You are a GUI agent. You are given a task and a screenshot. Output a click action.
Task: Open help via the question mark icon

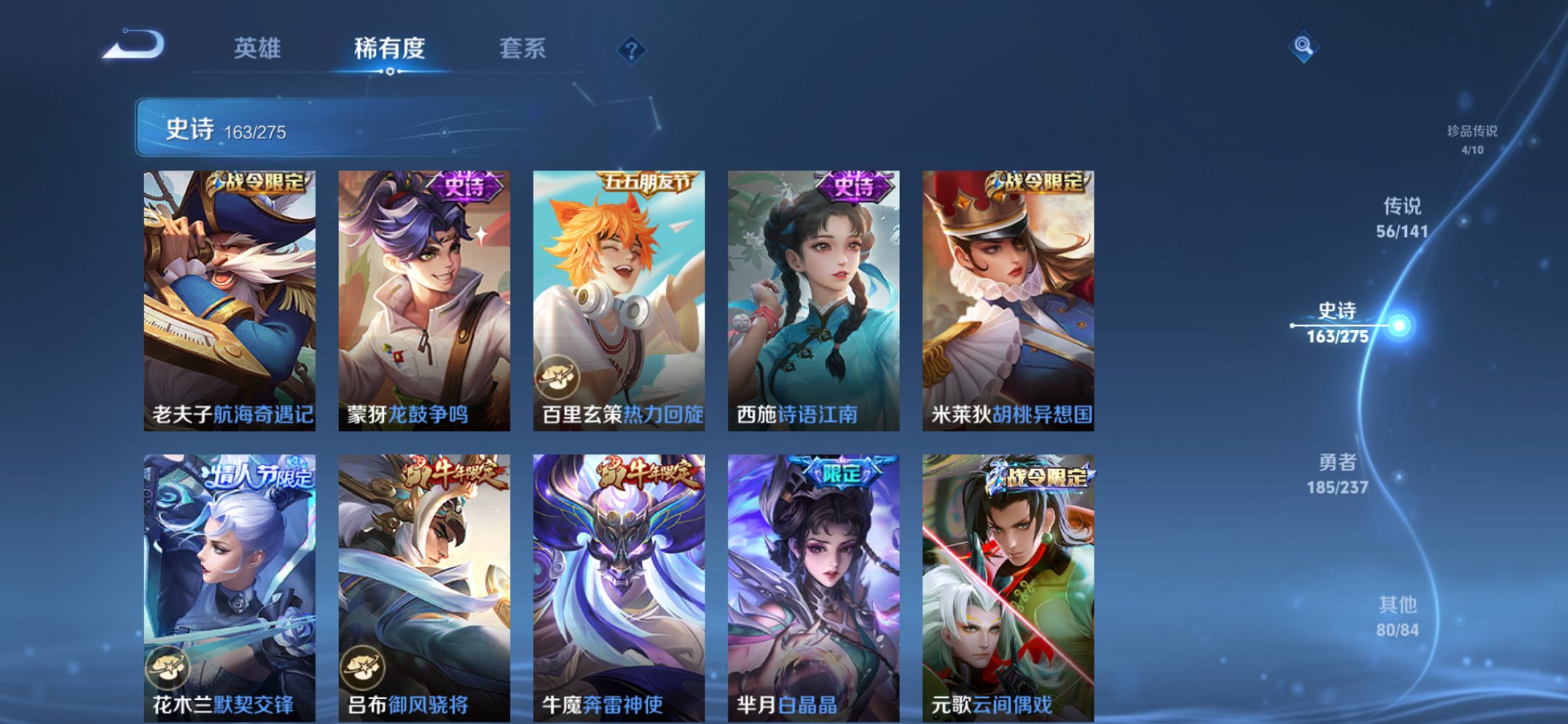point(631,50)
